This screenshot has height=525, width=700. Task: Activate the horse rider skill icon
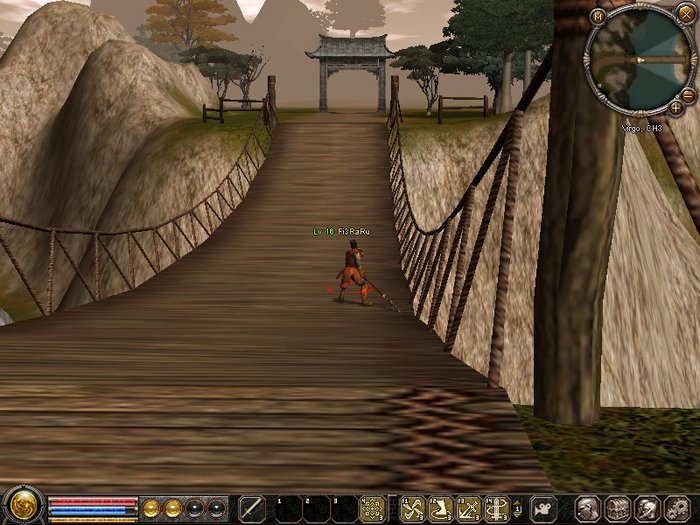click(x=440, y=508)
